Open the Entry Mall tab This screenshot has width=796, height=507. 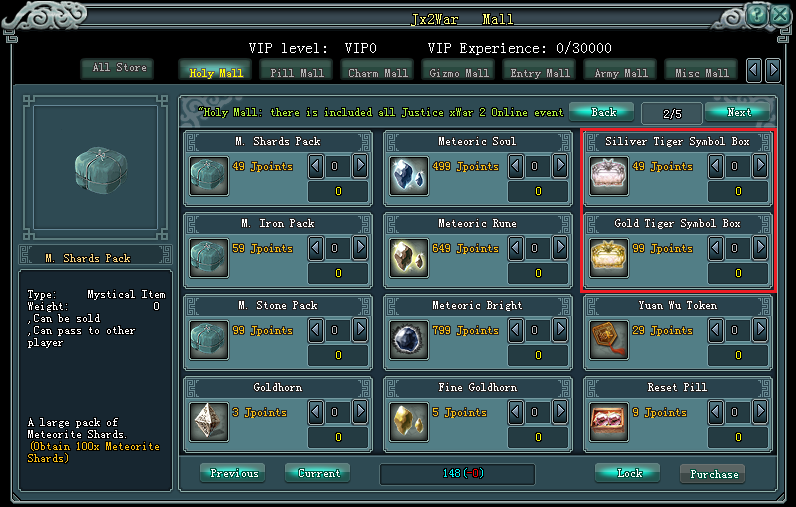click(539, 72)
